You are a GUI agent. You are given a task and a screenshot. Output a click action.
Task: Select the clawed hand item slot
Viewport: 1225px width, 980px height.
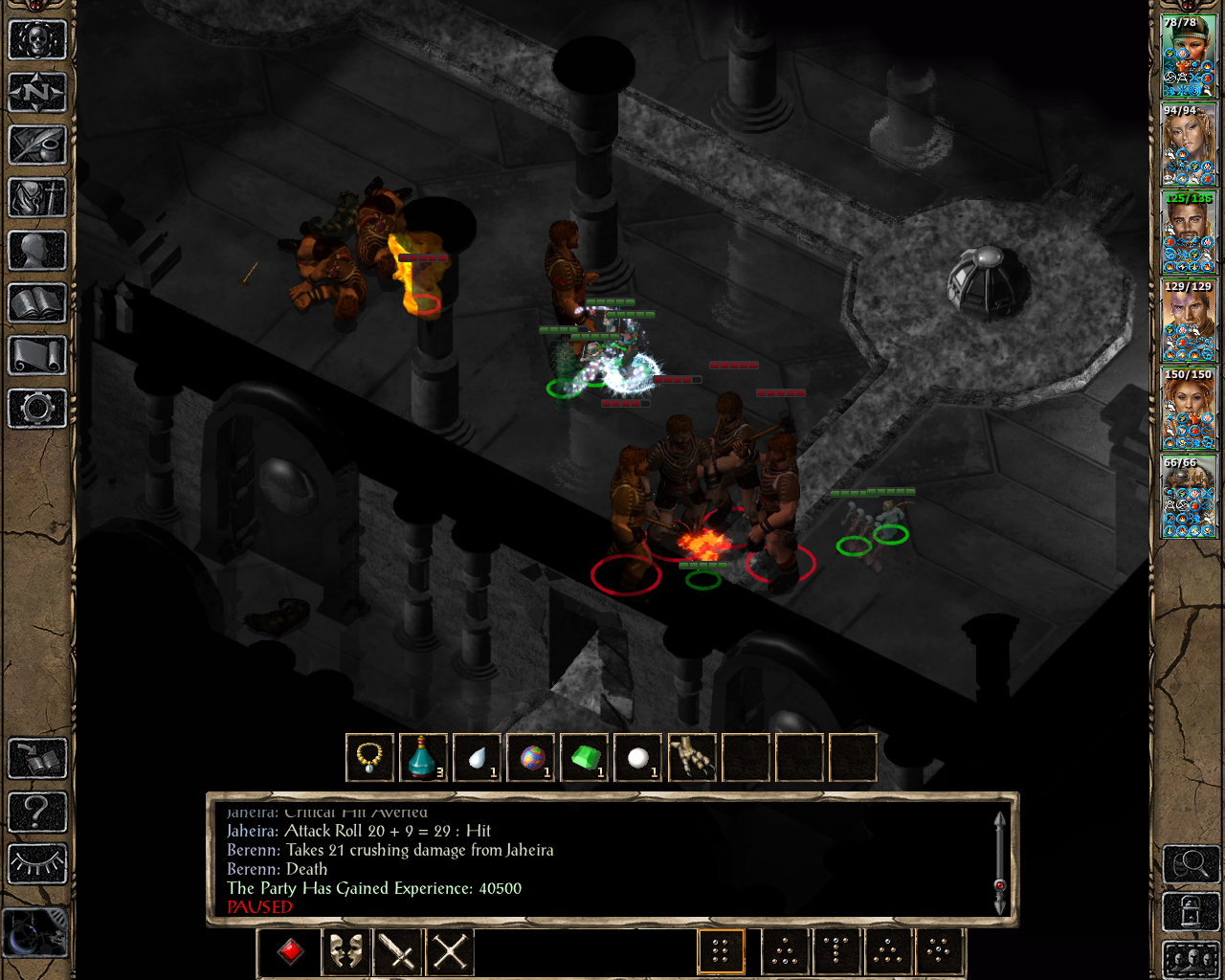691,758
